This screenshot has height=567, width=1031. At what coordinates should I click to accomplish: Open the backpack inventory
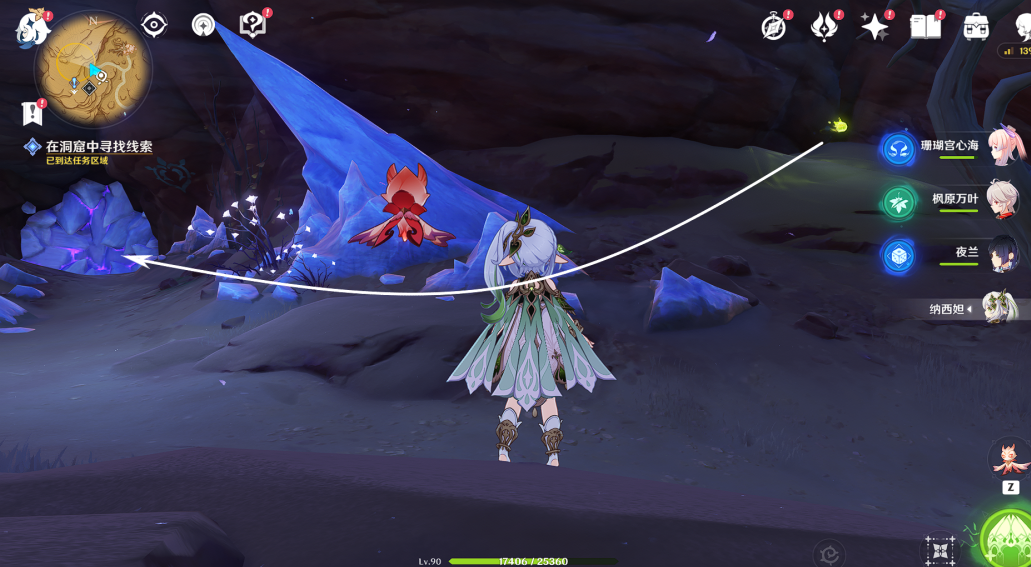(x=976, y=27)
